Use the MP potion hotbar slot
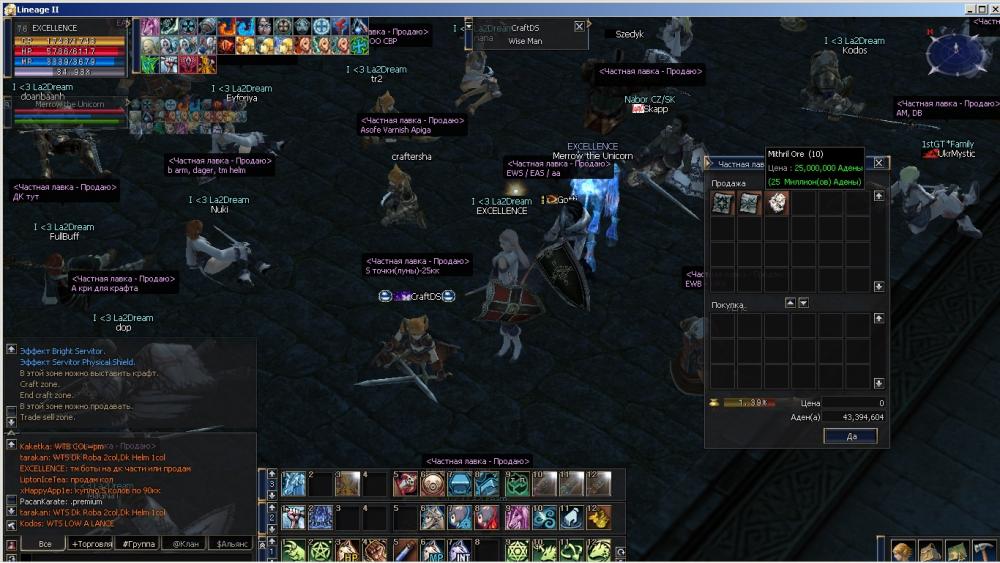1000x563 pixels. tap(433, 551)
